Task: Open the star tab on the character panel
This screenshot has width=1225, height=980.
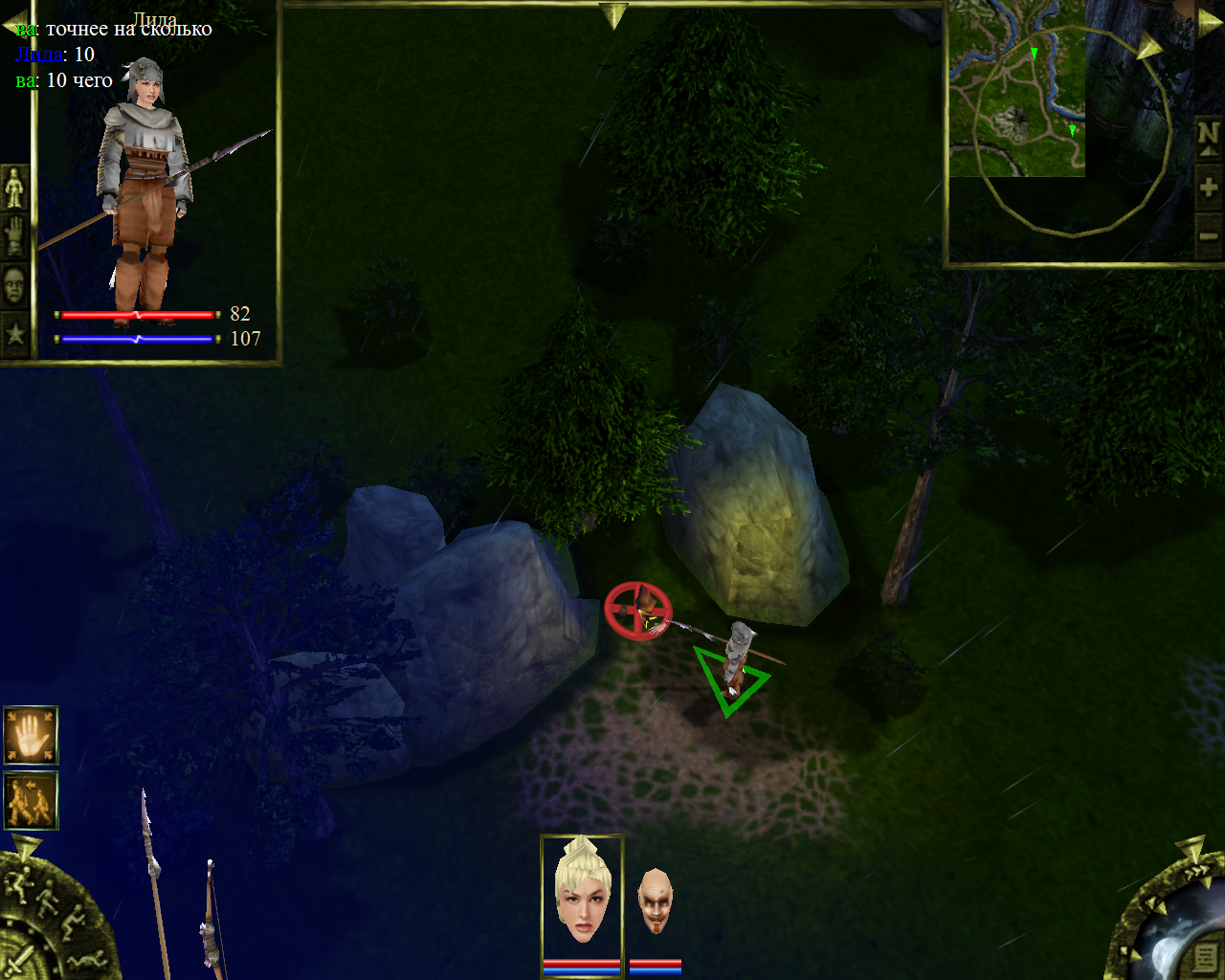Action: point(14,333)
